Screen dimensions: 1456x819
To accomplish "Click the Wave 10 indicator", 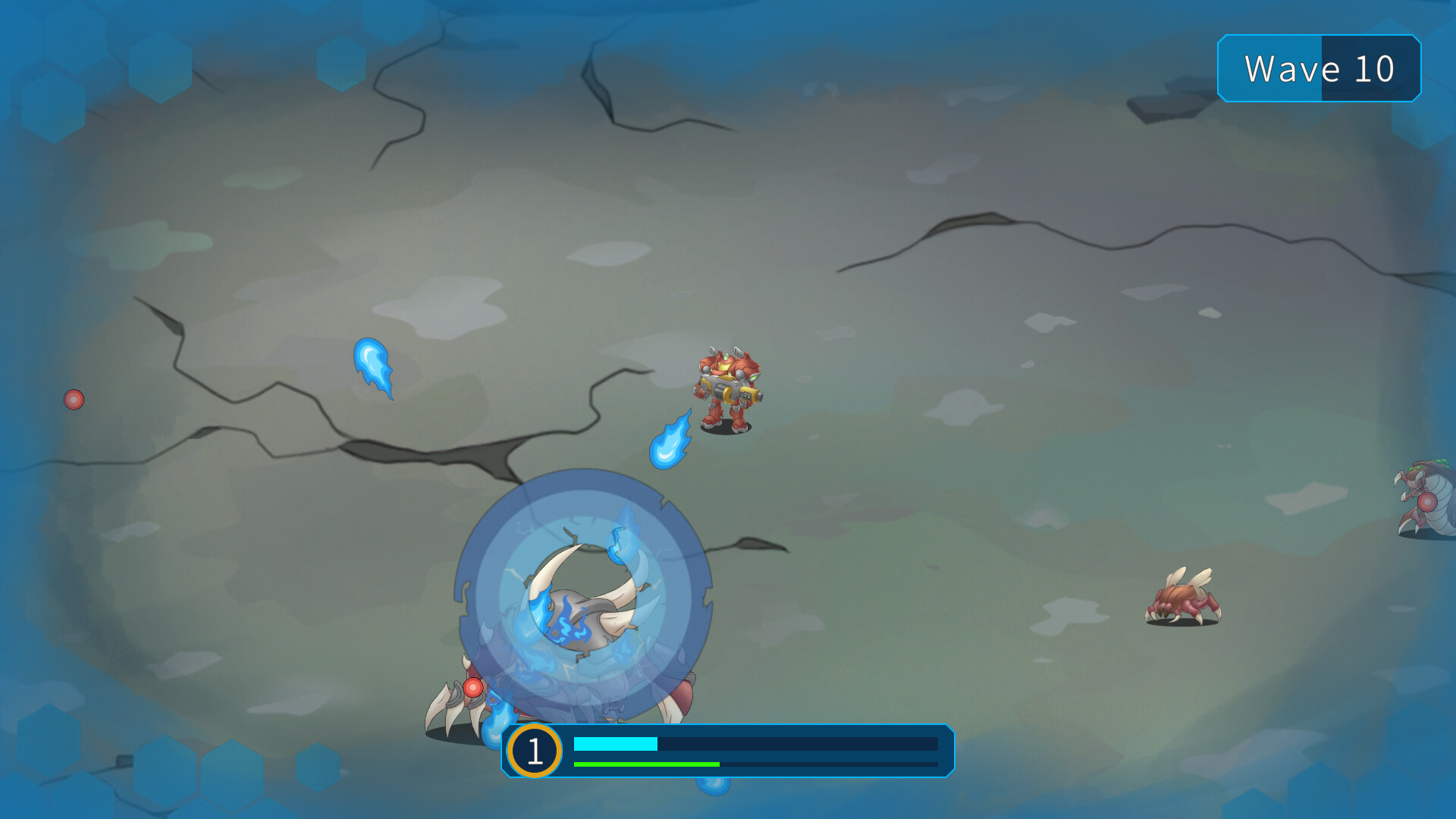I will point(1319,69).
